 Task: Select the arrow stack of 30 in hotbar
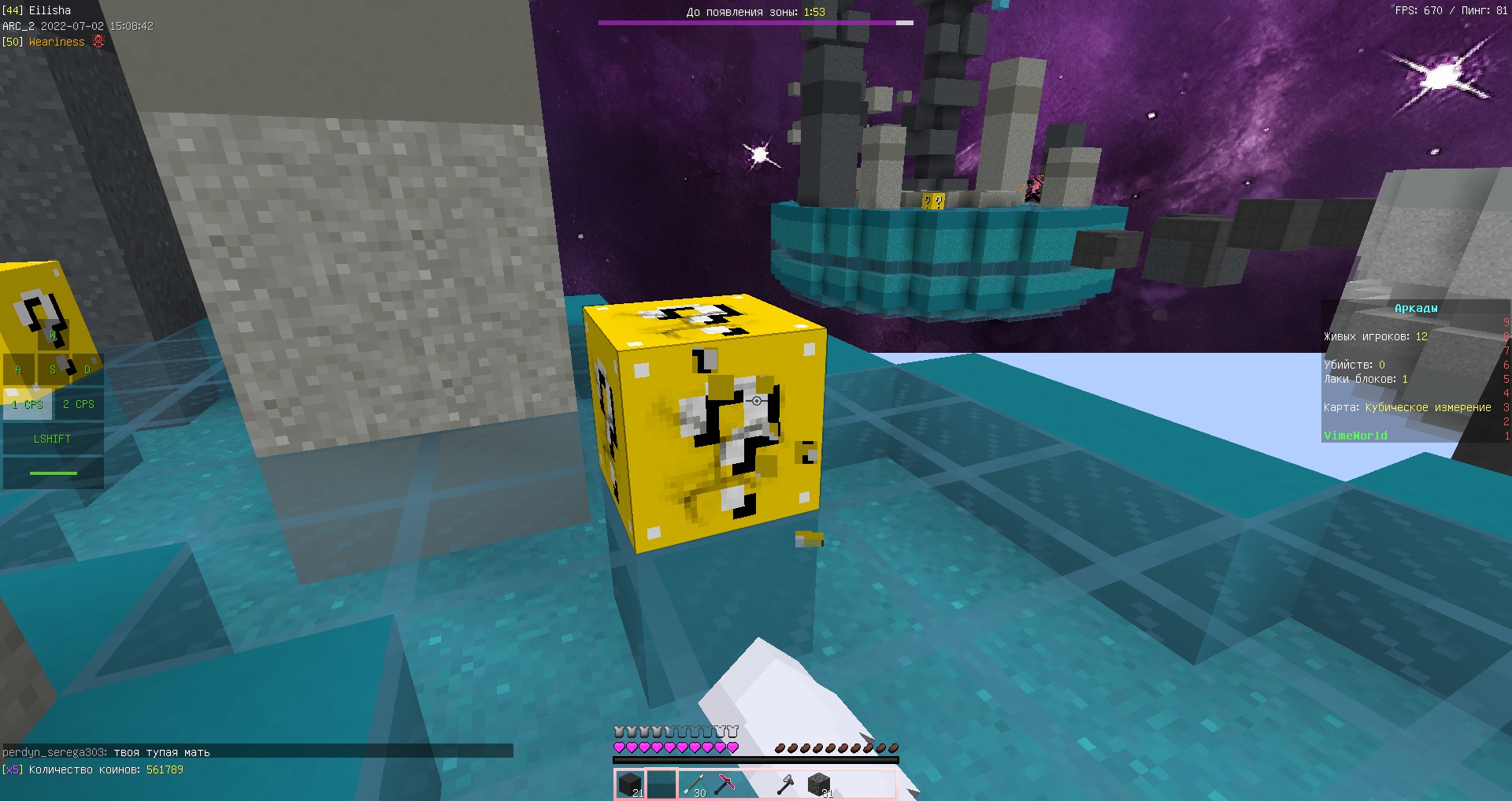(695, 785)
